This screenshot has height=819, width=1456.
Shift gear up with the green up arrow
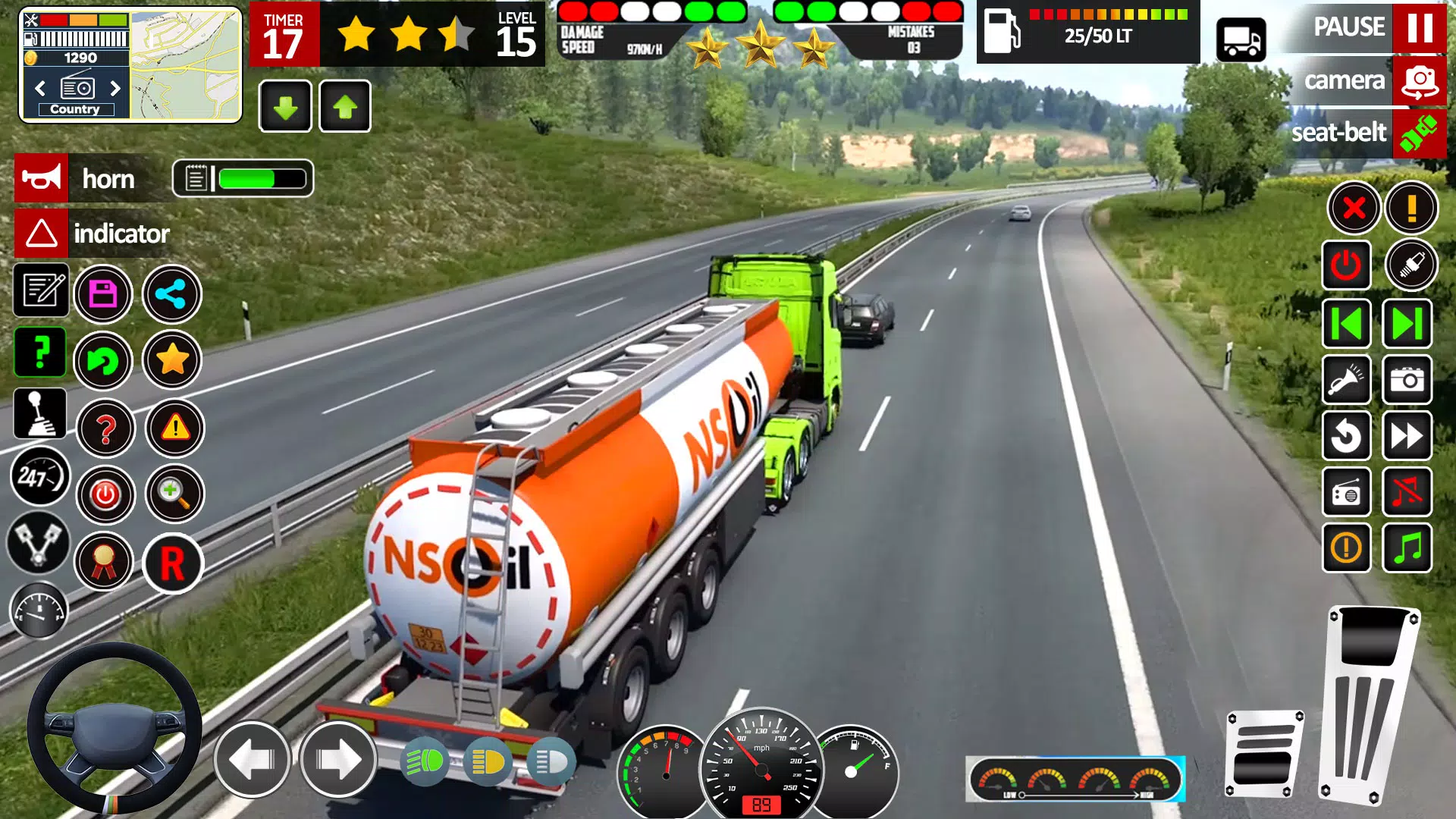(x=346, y=106)
